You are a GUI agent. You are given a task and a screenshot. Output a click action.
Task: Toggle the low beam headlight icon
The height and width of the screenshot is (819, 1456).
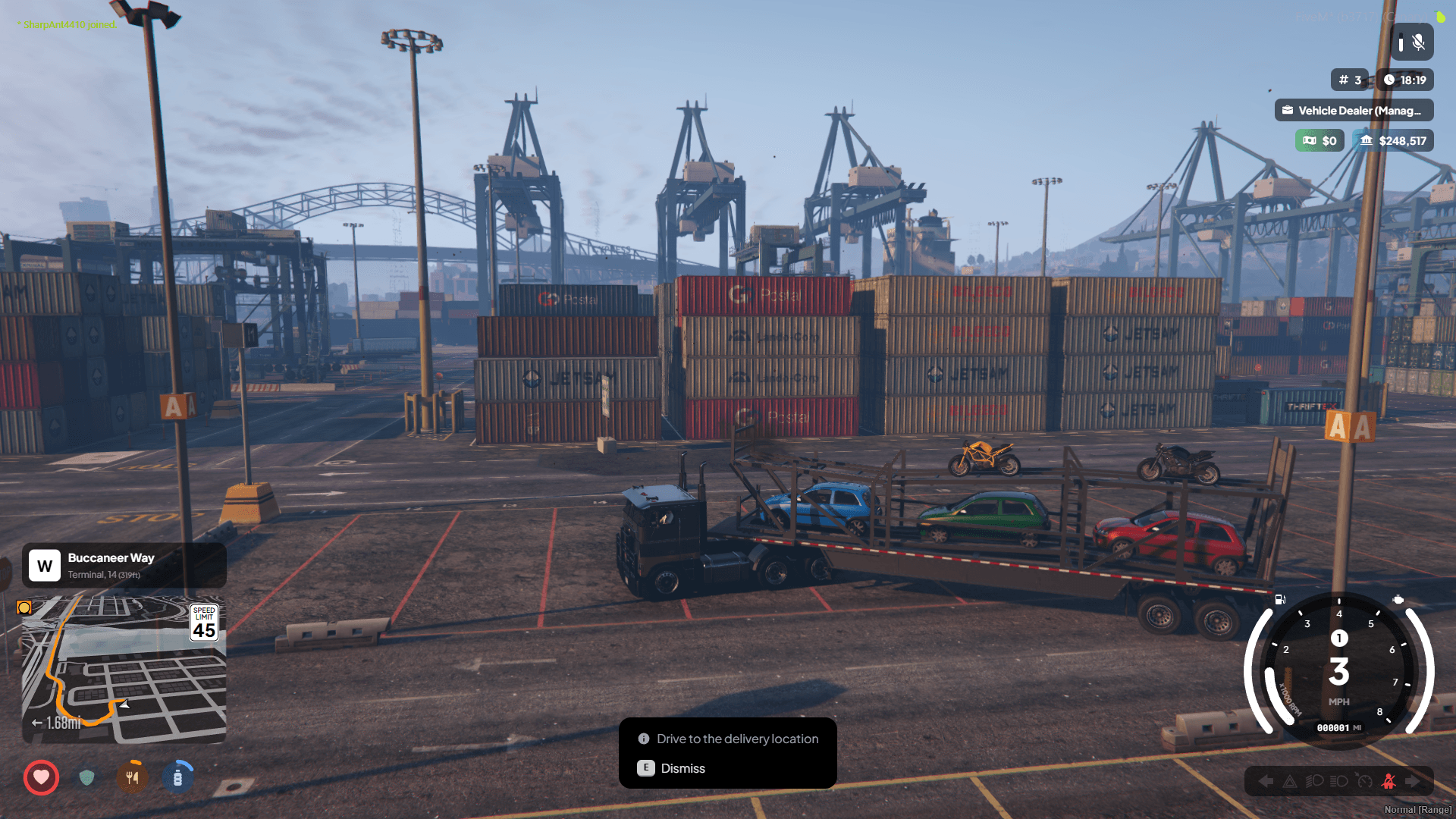coord(1314,781)
